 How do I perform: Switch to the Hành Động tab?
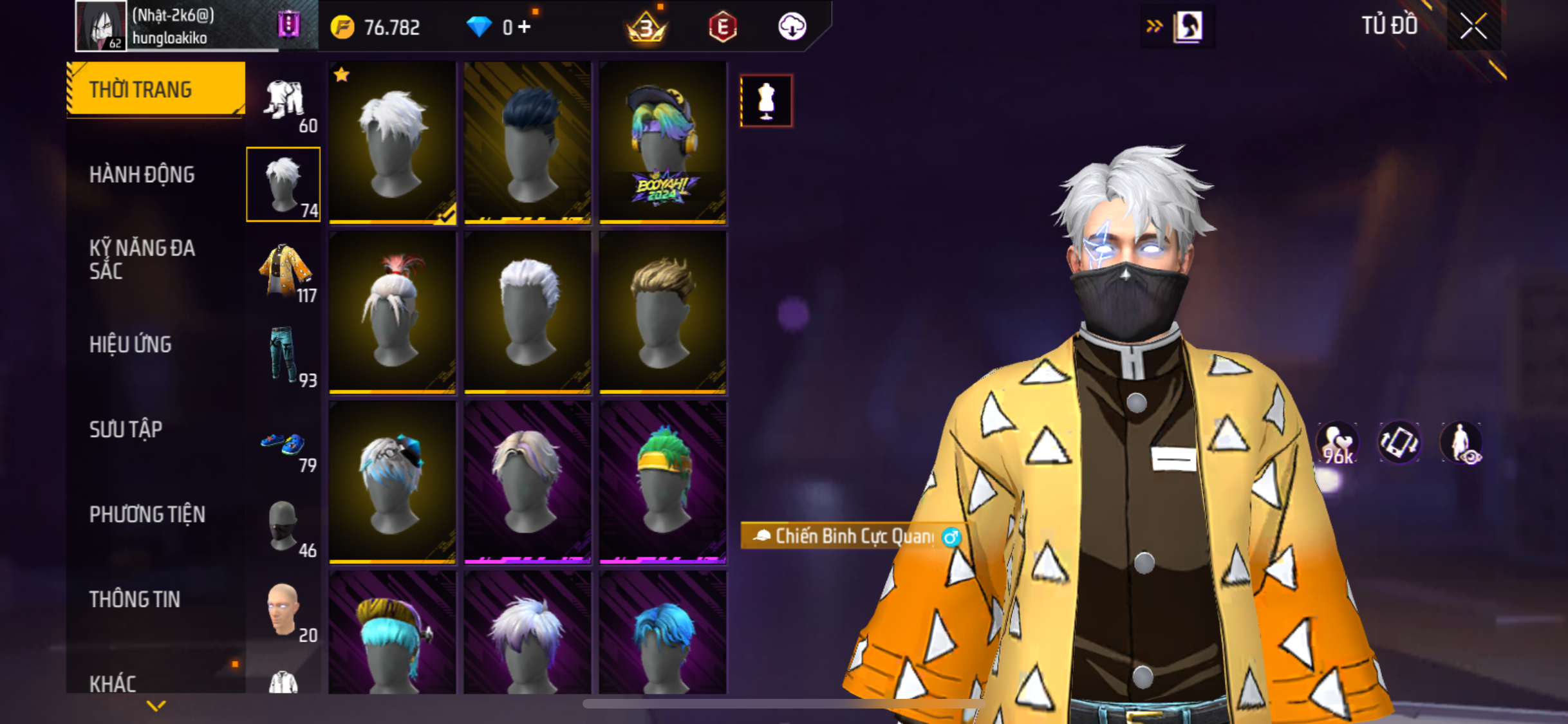pos(142,174)
